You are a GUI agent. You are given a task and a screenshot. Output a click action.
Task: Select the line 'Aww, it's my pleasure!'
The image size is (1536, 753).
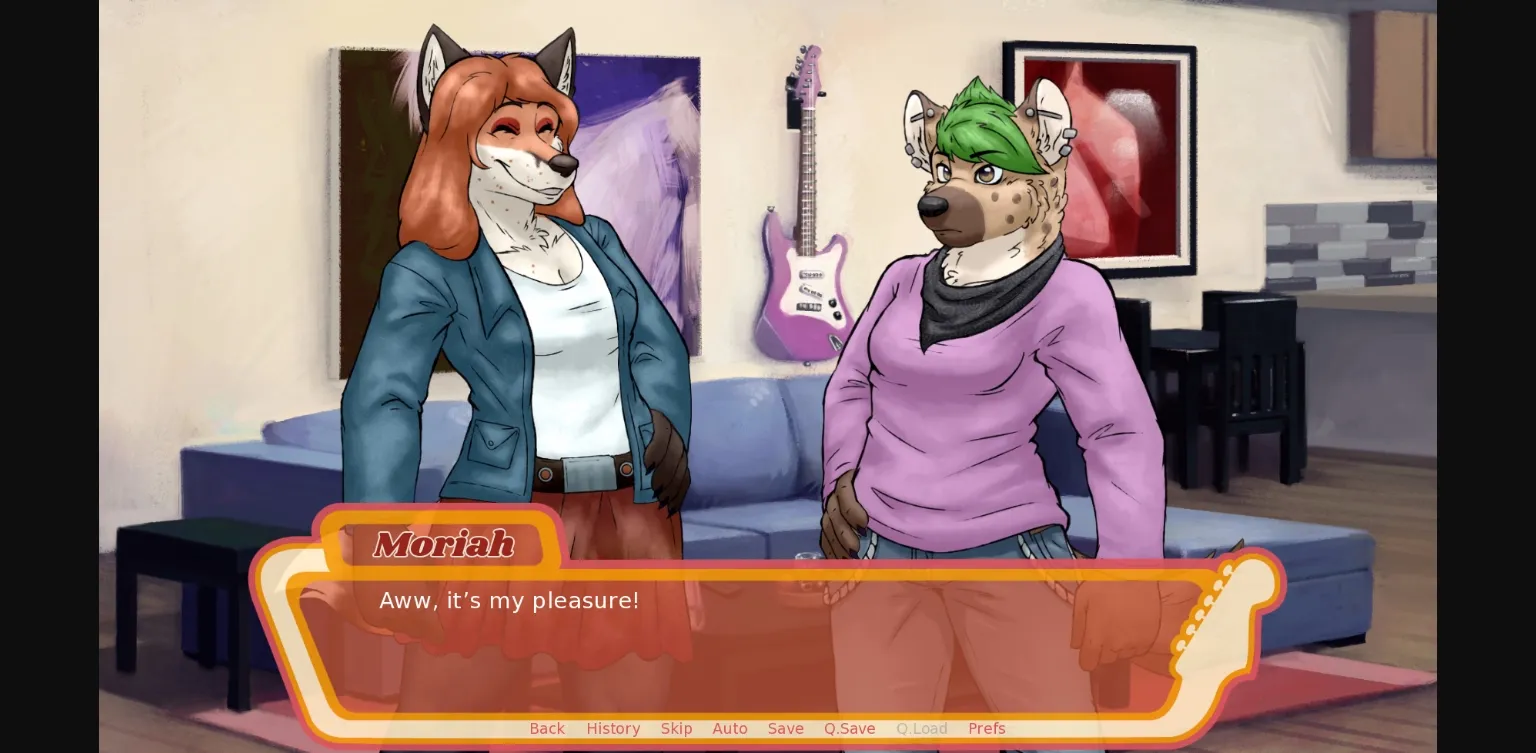pos(509,600)
